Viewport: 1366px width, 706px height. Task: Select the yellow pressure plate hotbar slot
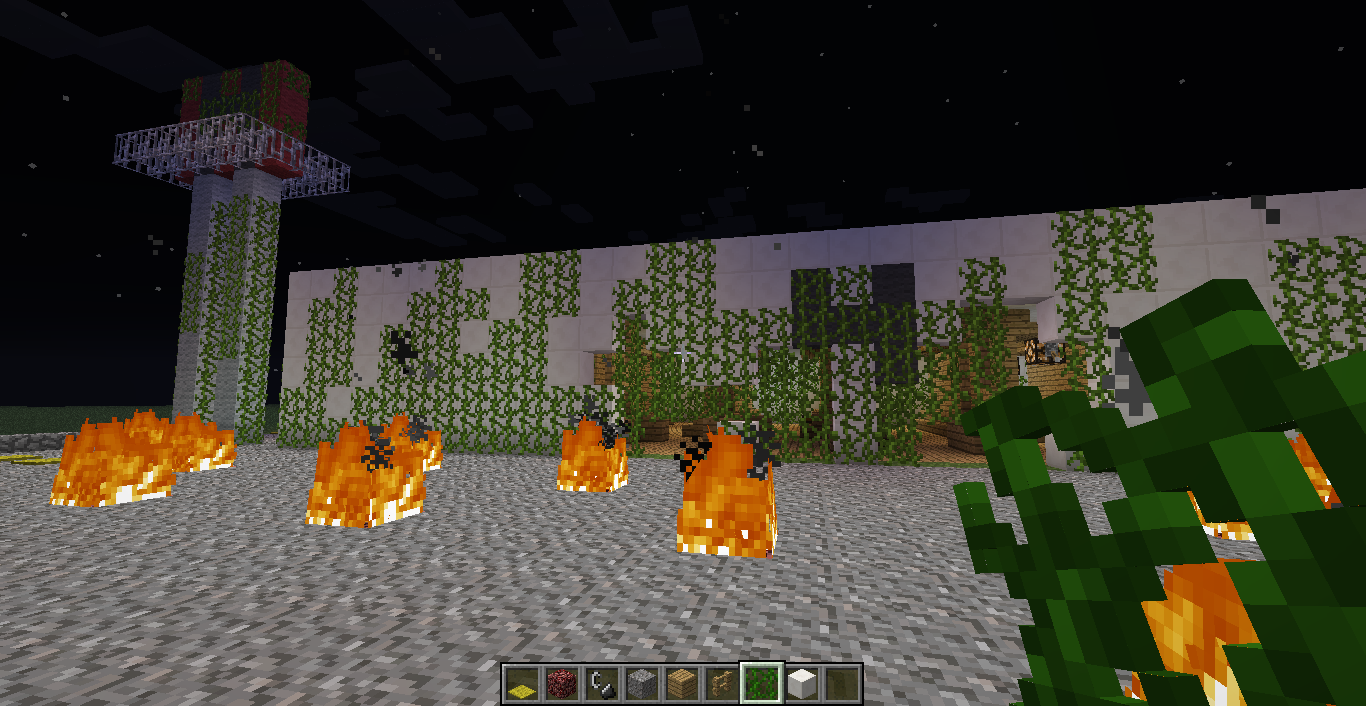click(521, 684)
